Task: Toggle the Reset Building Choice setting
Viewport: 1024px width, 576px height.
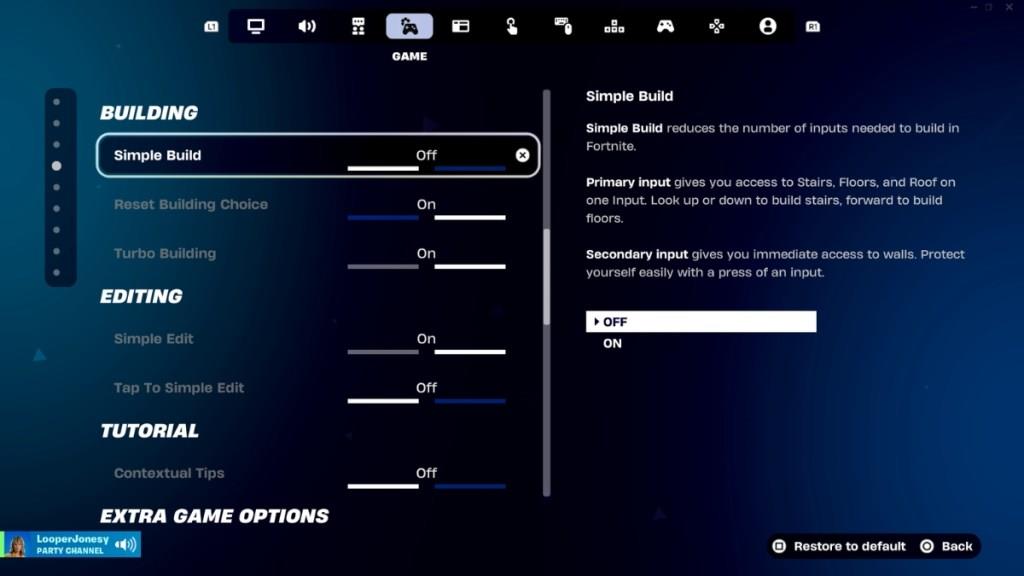Action: click(x=426, y=205)
